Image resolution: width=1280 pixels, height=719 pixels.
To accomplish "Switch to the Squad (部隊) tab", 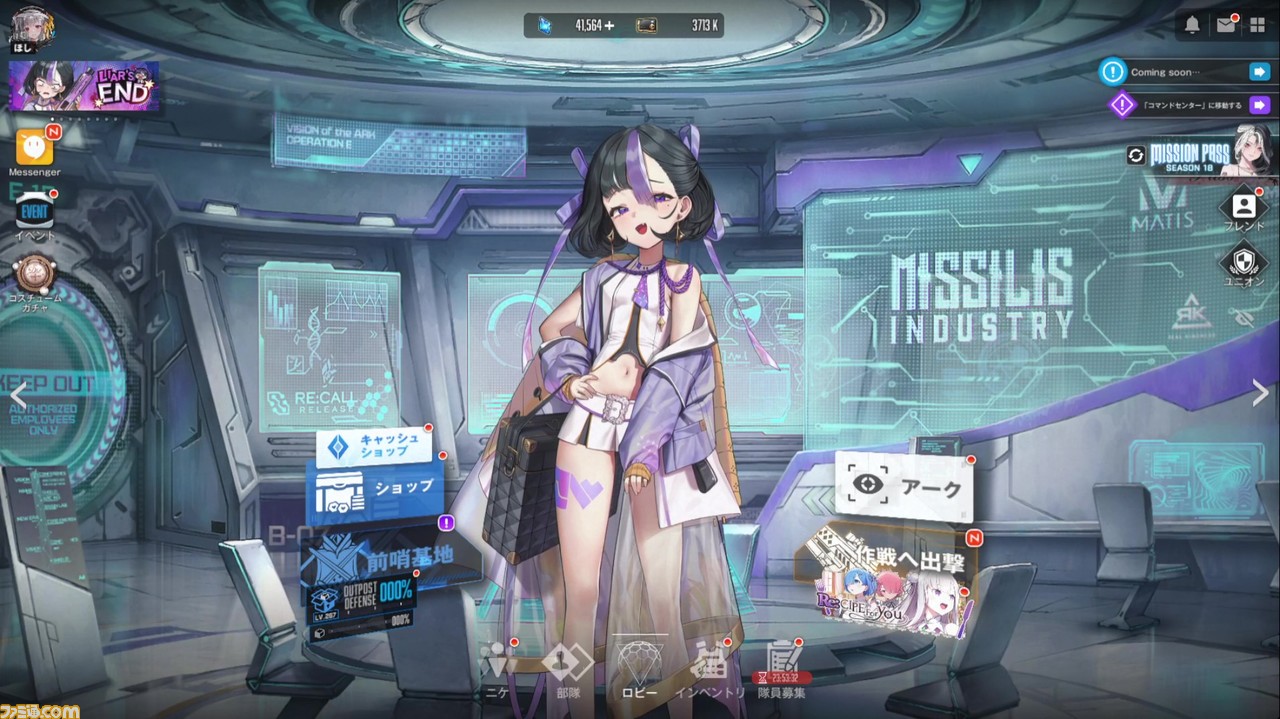I will tap(567, 667).
